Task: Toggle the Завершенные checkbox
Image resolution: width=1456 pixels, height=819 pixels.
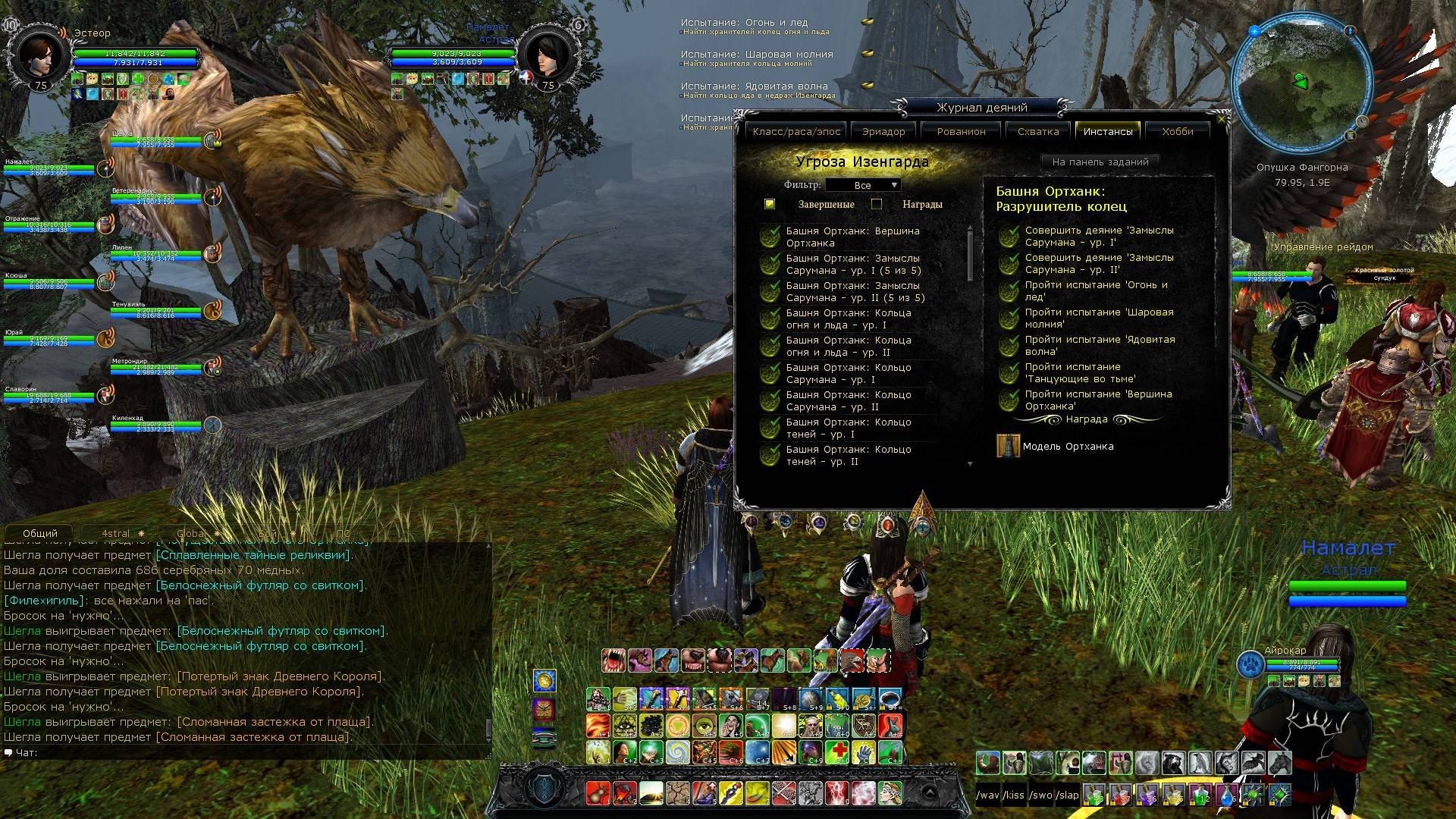Action: (x=770, y=204)
